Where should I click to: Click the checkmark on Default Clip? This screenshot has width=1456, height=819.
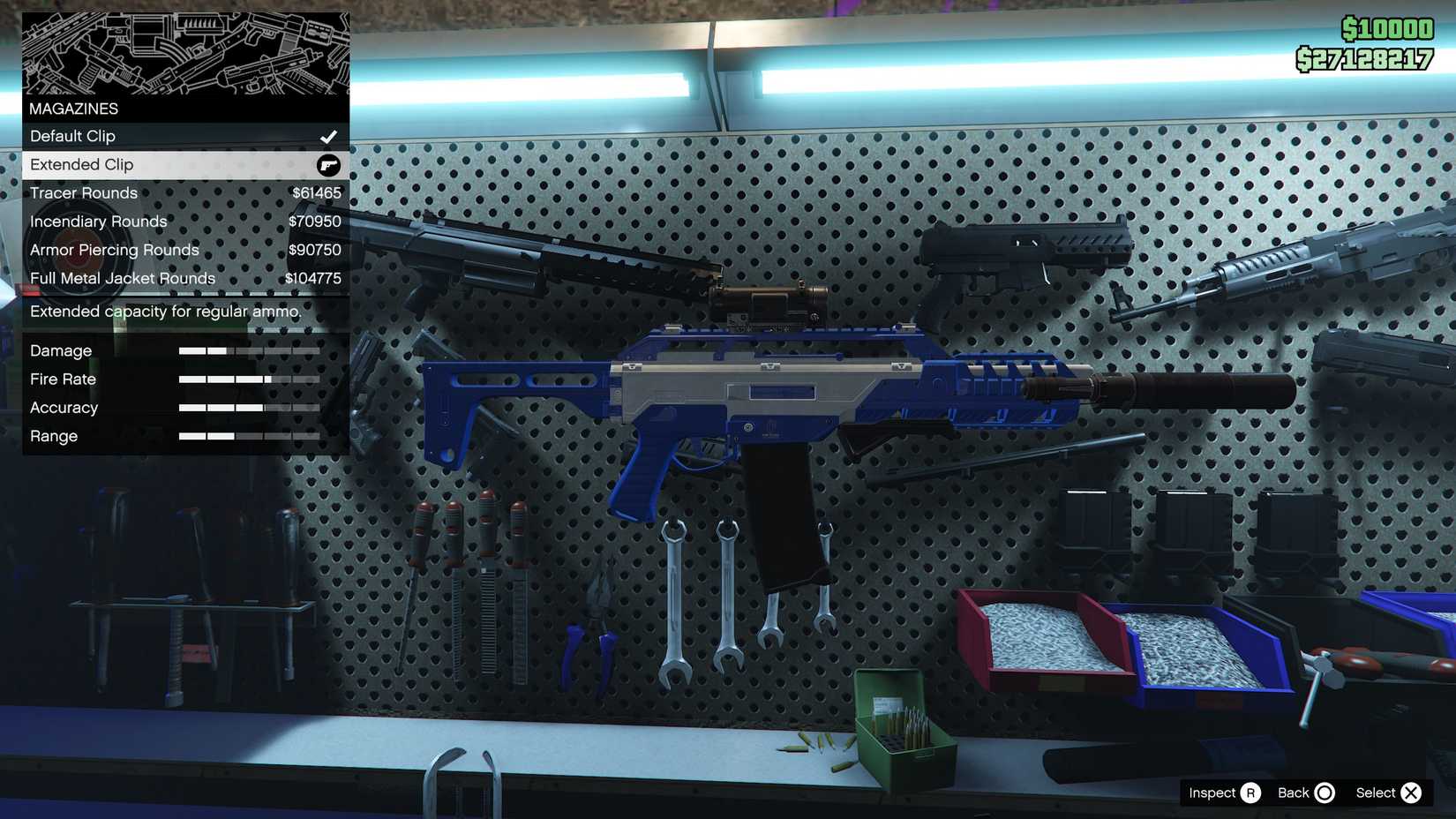click(x=329, y=136)
